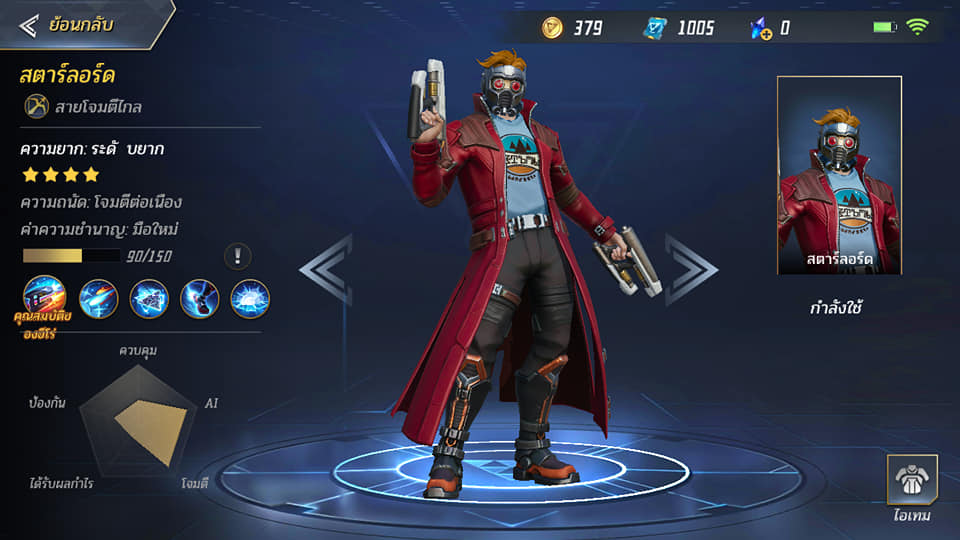View the jet boot skill icon
This screenshot has height=540, width=960.
coord(200,298)
